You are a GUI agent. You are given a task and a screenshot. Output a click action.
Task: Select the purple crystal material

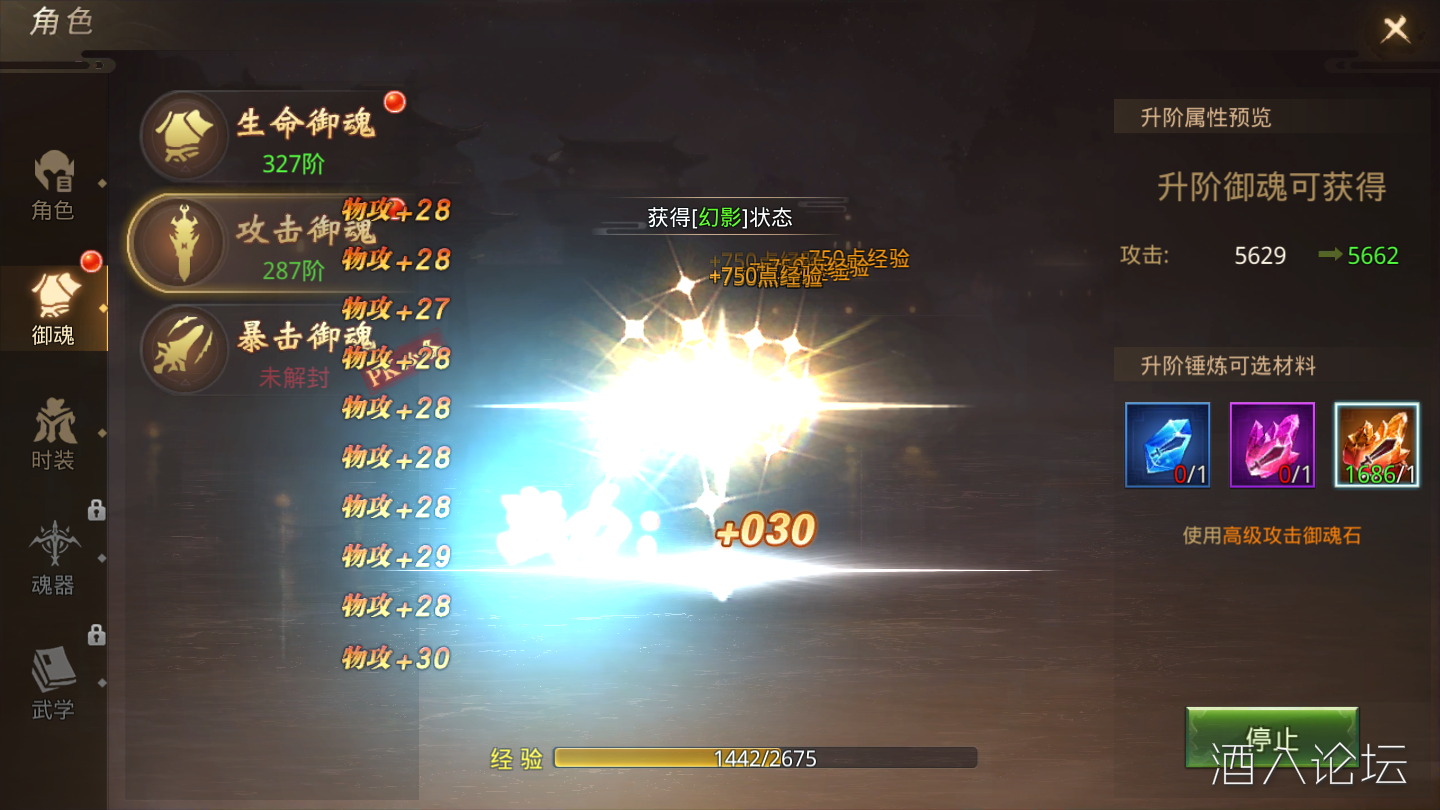point(1272,445)
